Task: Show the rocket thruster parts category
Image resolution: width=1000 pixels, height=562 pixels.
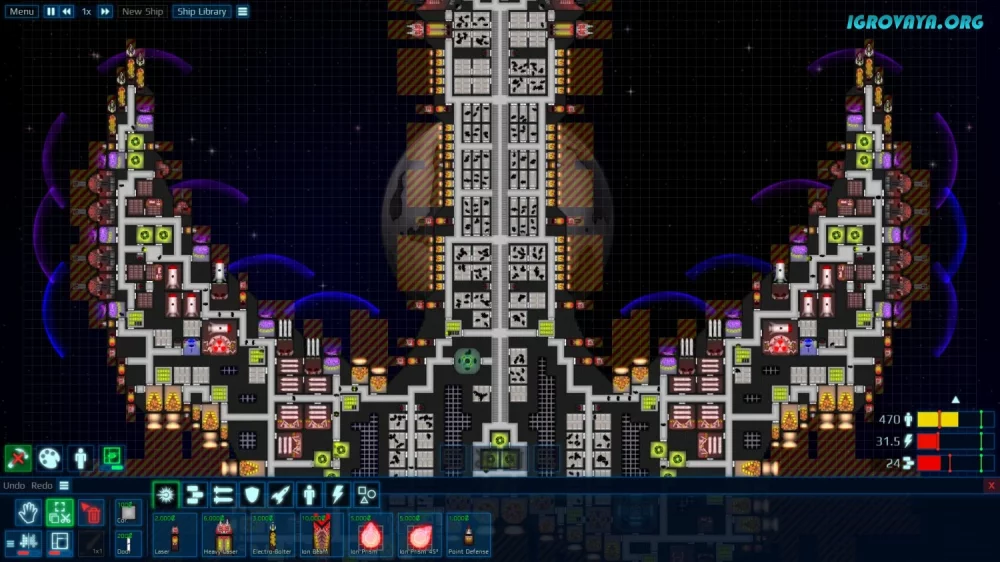Action: pos(281,494)
